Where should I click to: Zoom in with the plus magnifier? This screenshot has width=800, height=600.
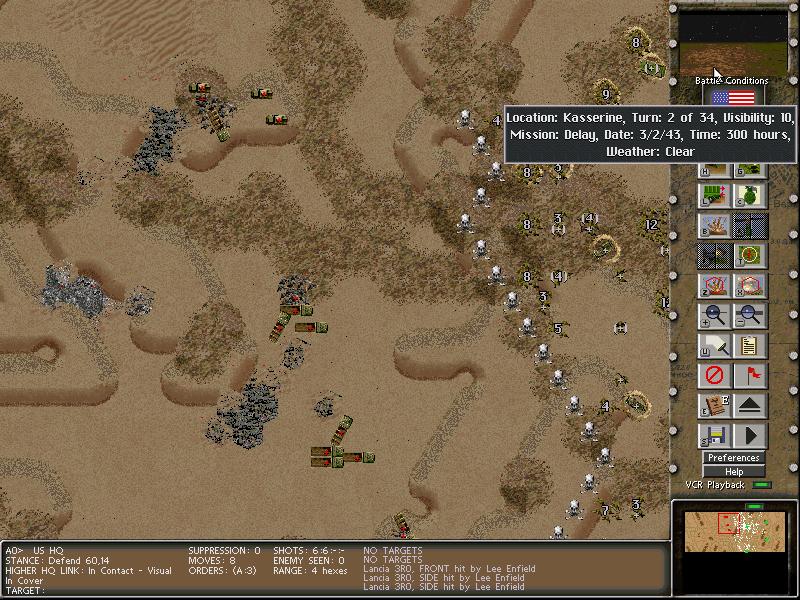click(713, 316)
